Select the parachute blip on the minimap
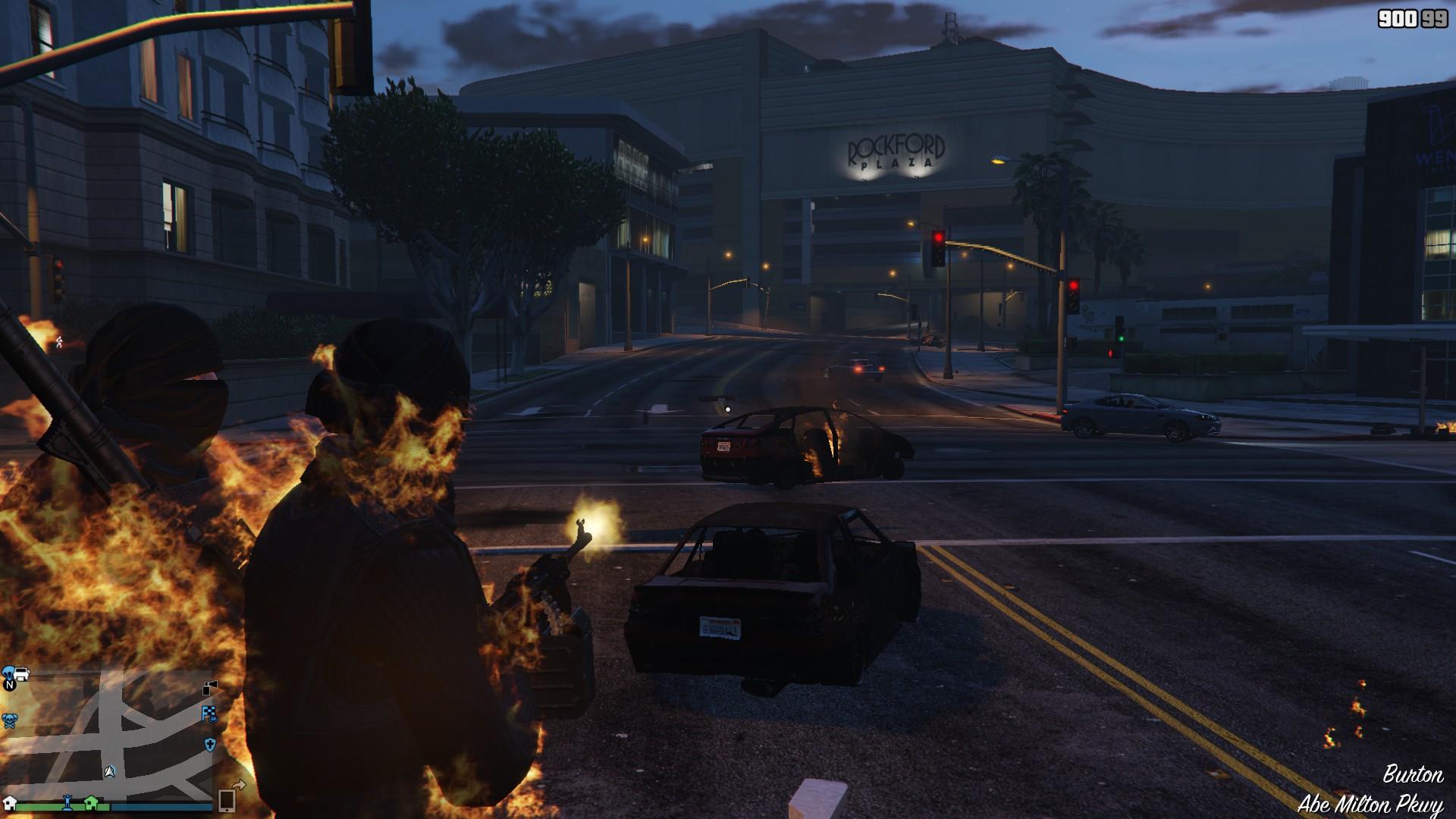The image size is (1456, 819). coord(9,672)
